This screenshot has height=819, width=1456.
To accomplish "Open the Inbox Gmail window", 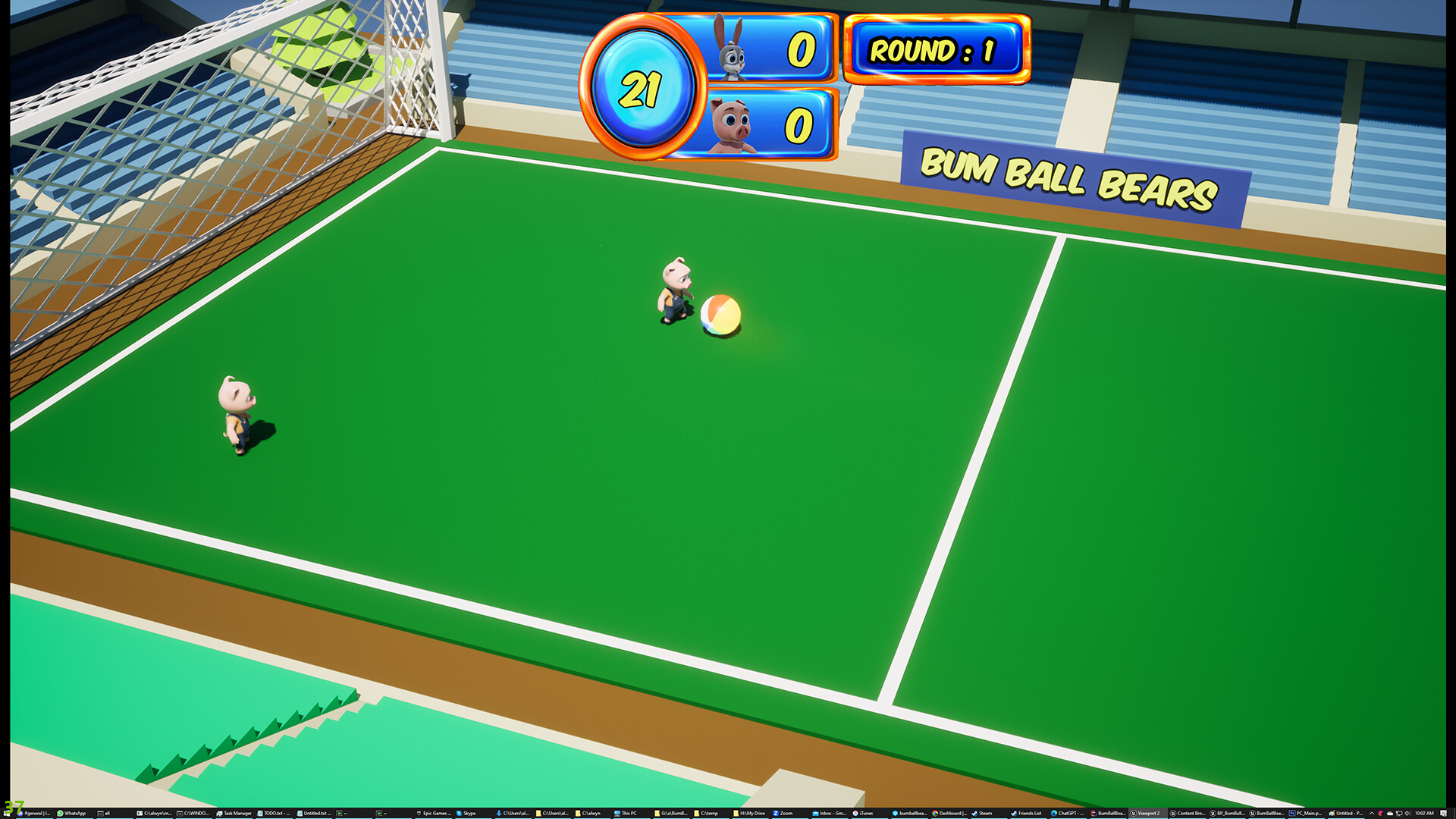I will [x=829, y=812].
